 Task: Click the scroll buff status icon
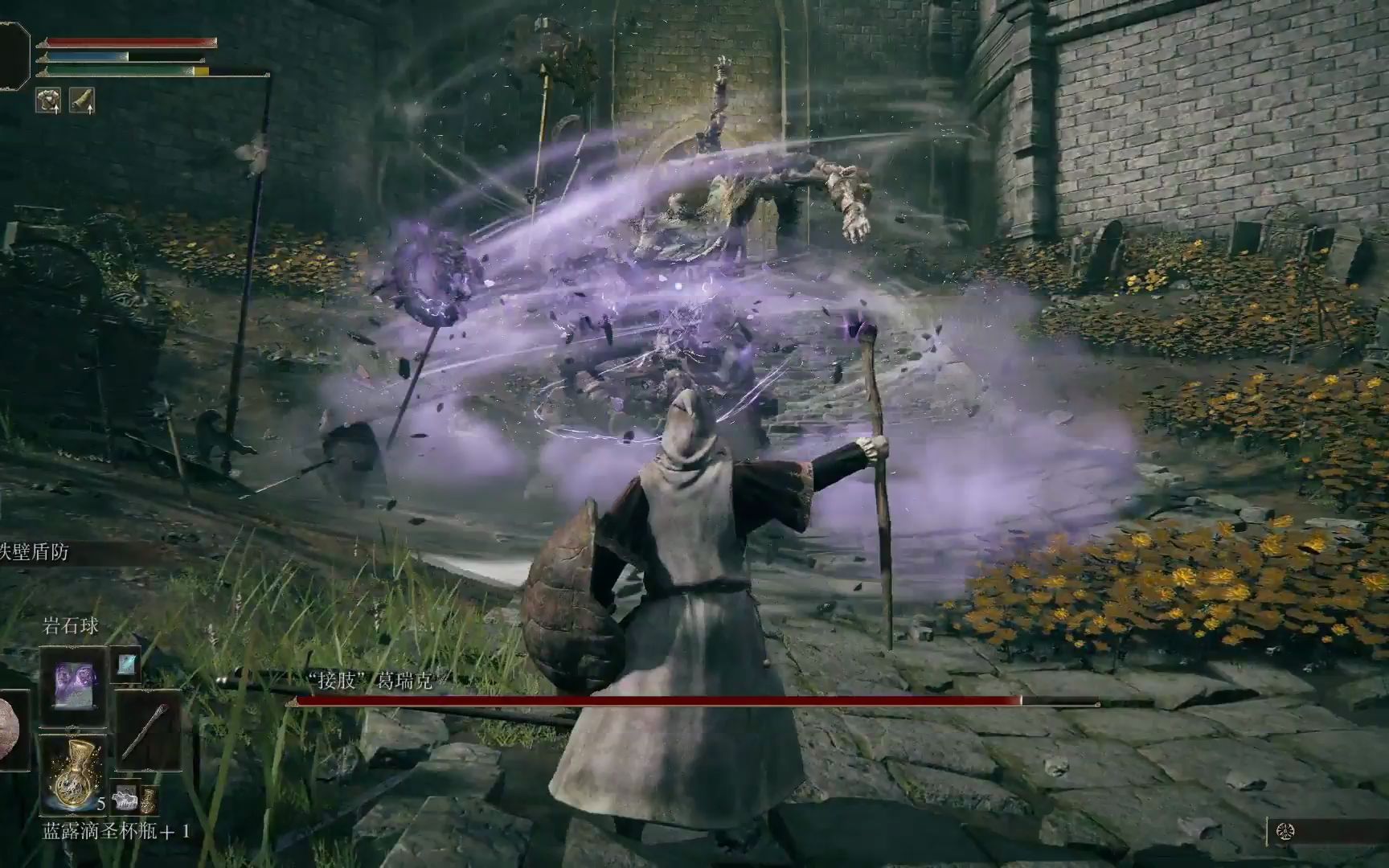[x=82, y=100]
